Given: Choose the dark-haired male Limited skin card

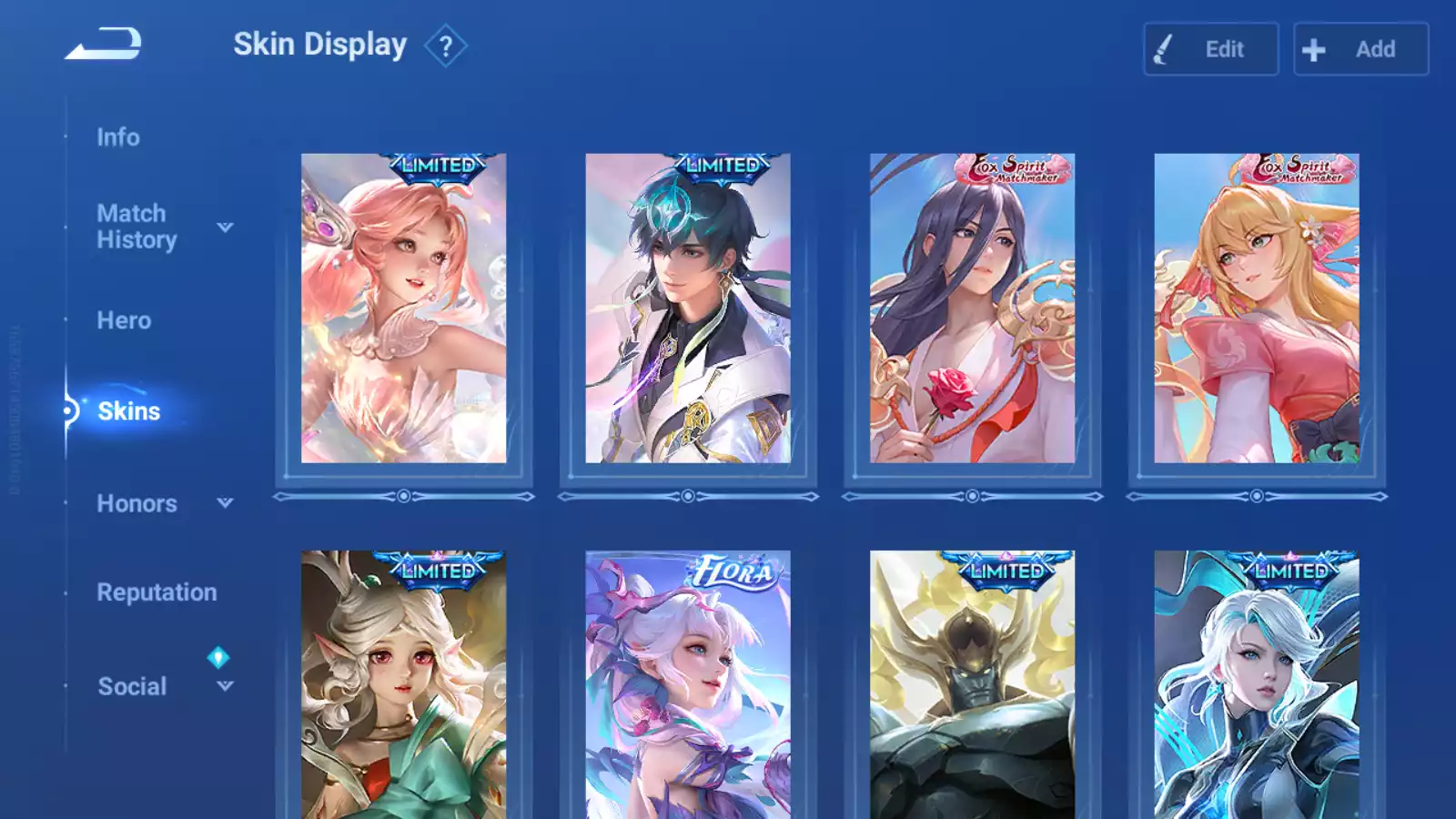Looking at the screenshot, I should click(x=688, y=308).
